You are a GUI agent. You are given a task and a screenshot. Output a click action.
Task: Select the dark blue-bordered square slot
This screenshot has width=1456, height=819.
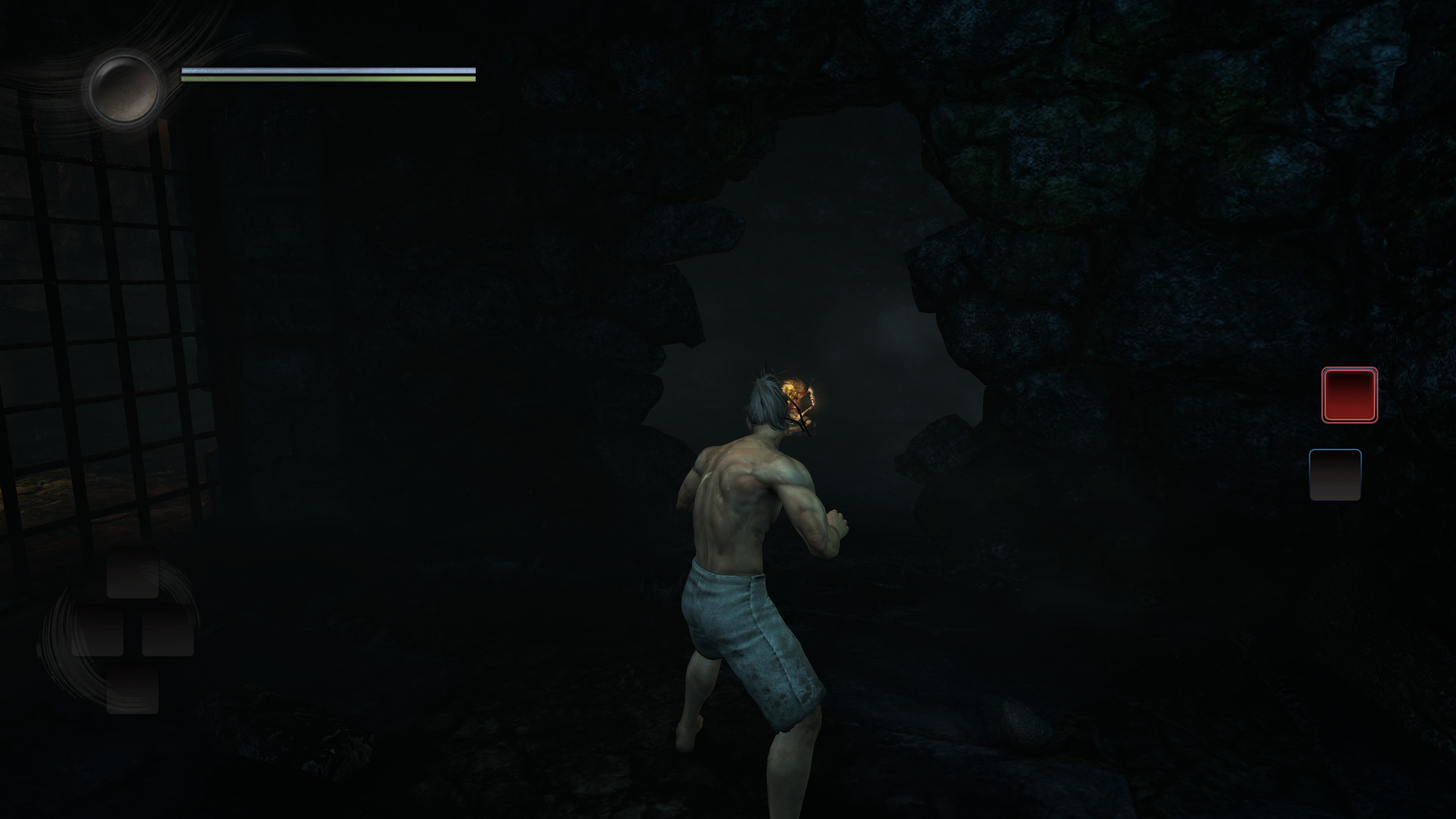[x=1335, y=475]
